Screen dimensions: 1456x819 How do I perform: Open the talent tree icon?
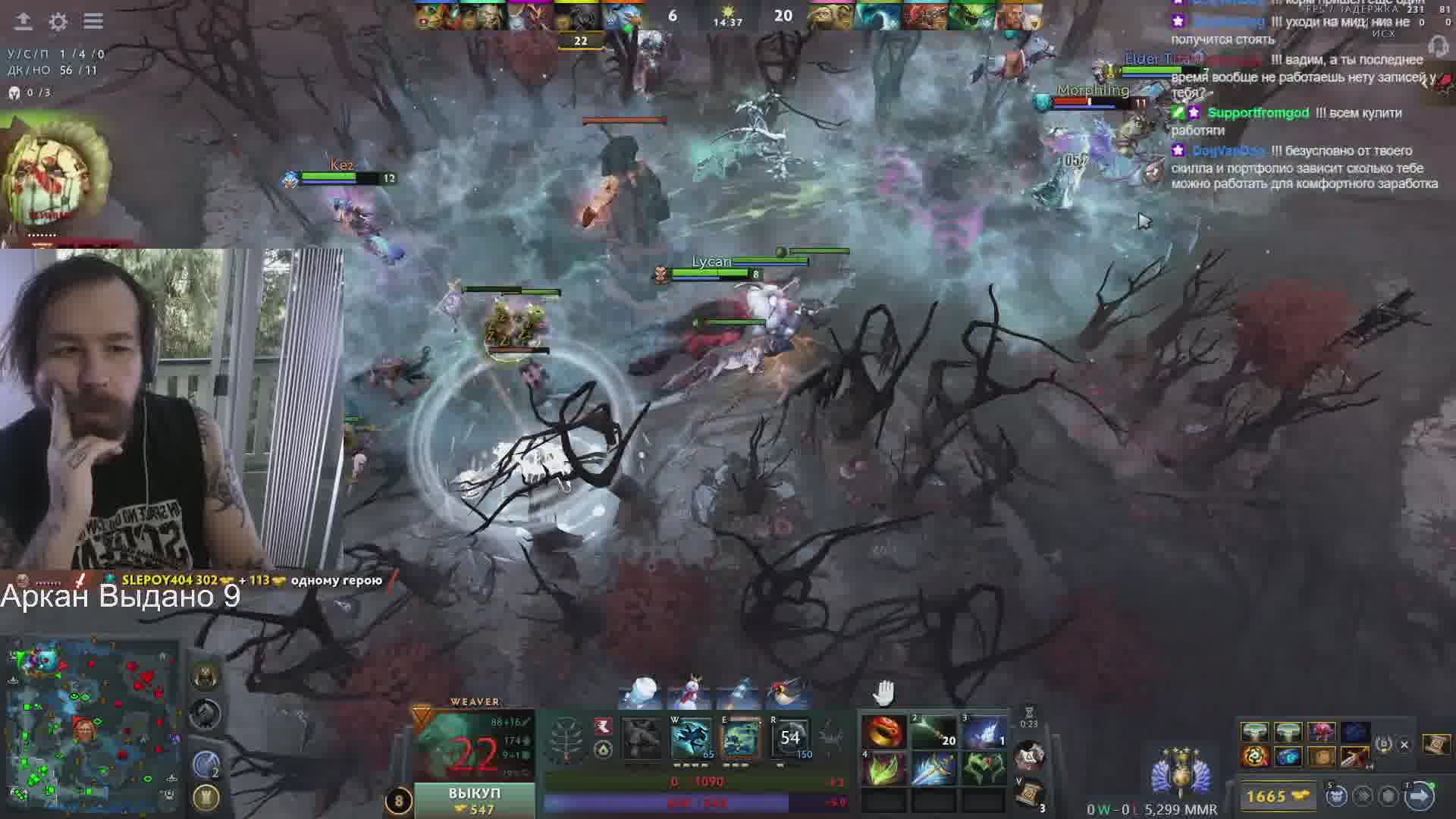566,739
